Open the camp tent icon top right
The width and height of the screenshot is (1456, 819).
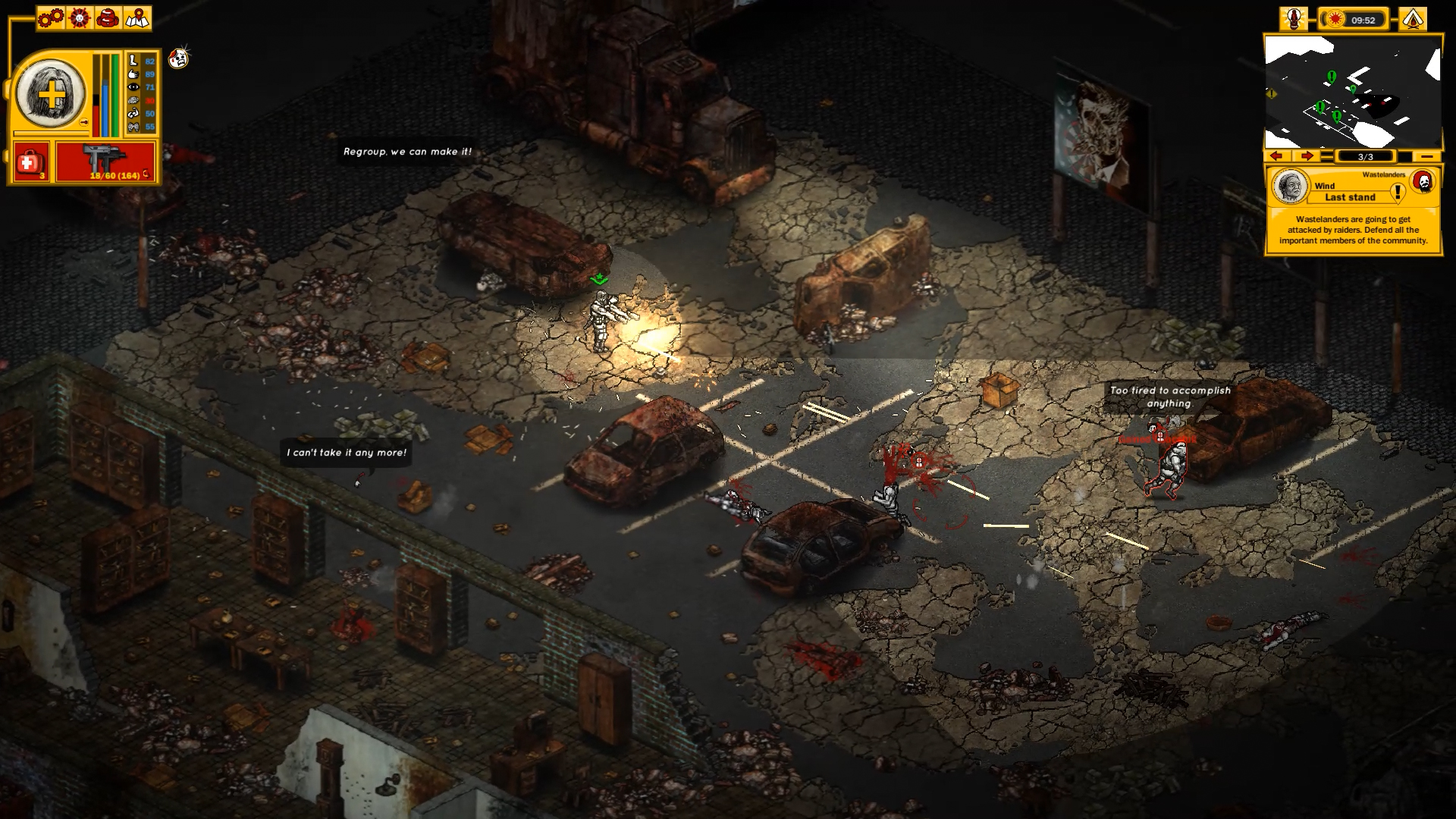pyautogui.click(x=1414, y=18)
